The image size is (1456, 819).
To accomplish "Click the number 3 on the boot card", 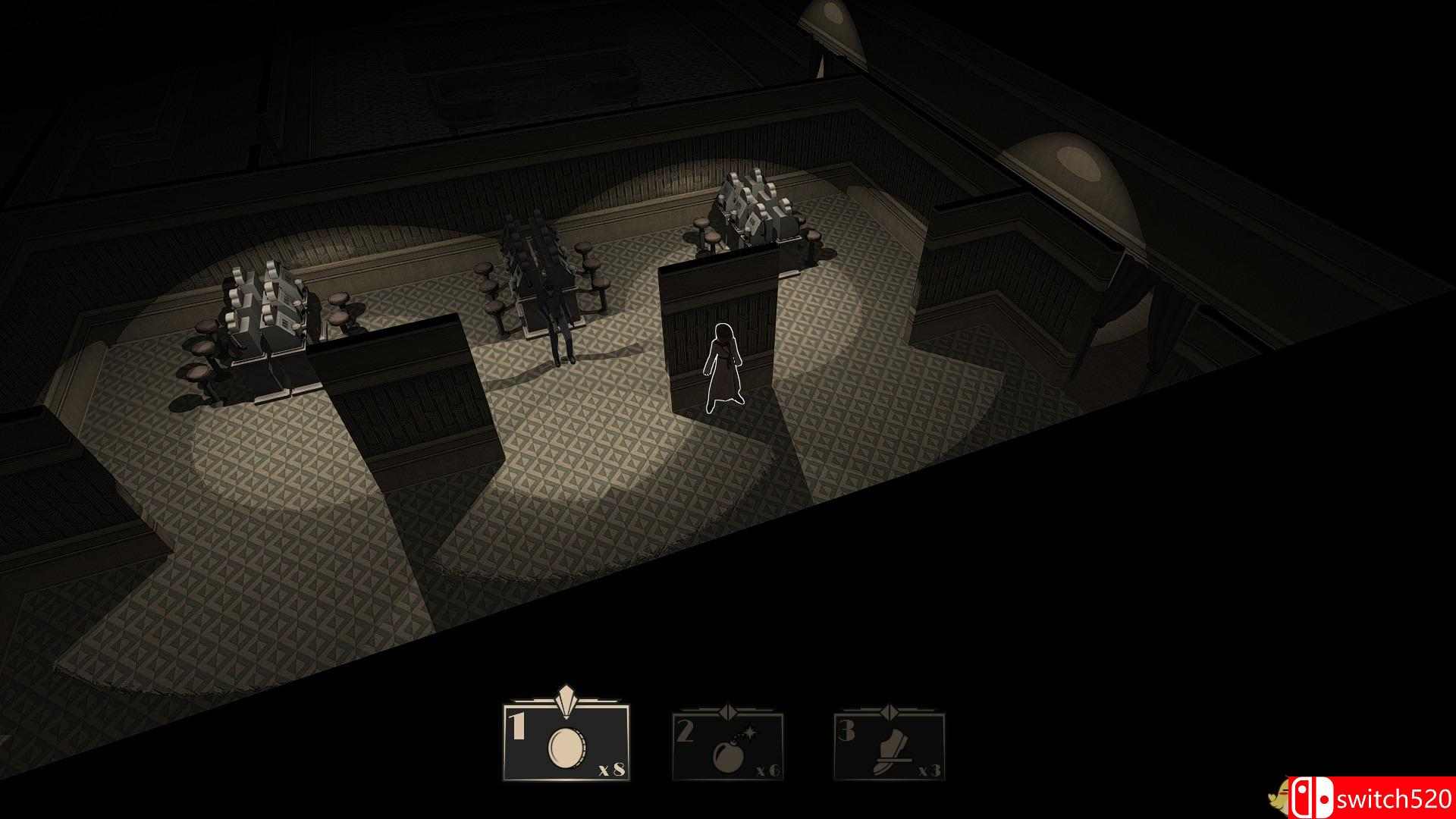I will tap(847, 730).
